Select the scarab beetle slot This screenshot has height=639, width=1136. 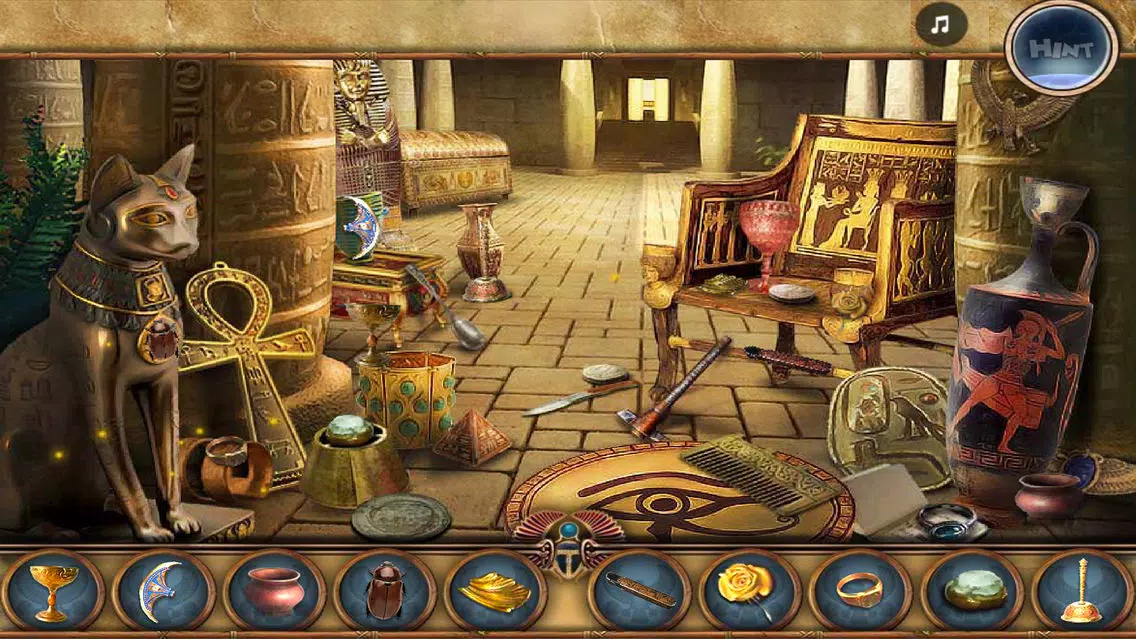click(385, 591)
